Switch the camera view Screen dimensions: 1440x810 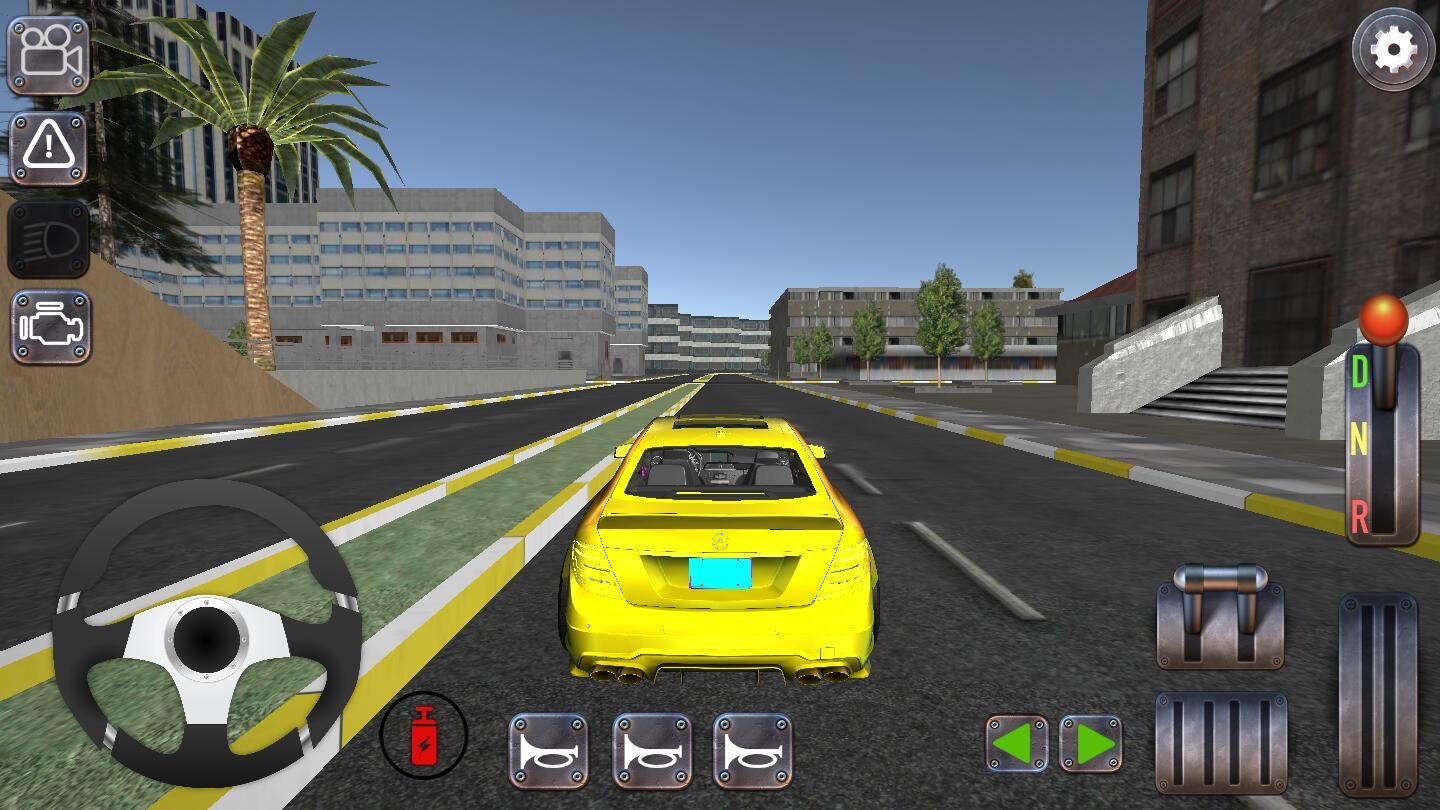[49, 53]
